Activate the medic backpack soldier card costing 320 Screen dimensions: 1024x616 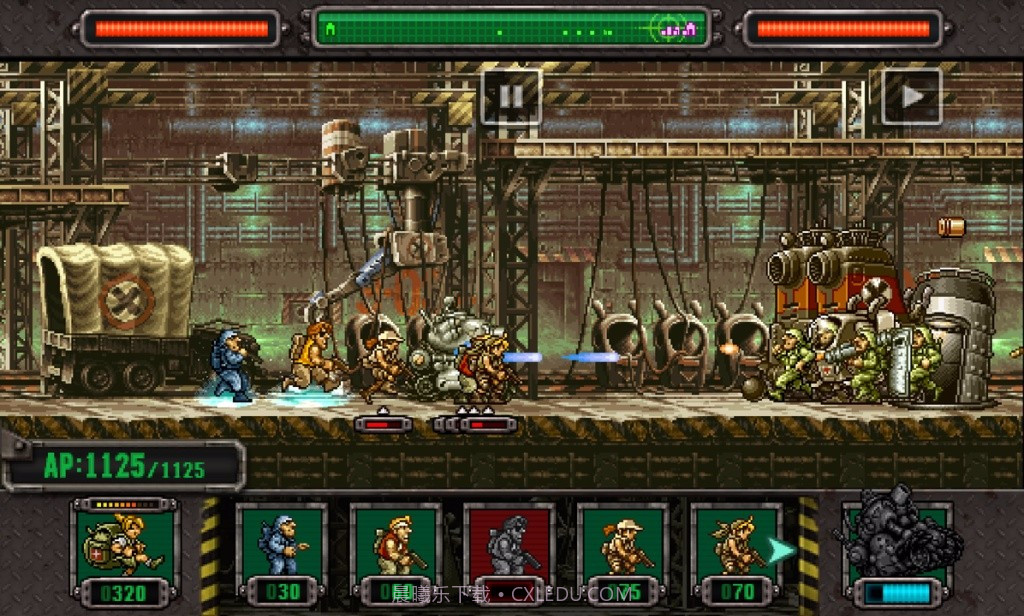(125, 551)
